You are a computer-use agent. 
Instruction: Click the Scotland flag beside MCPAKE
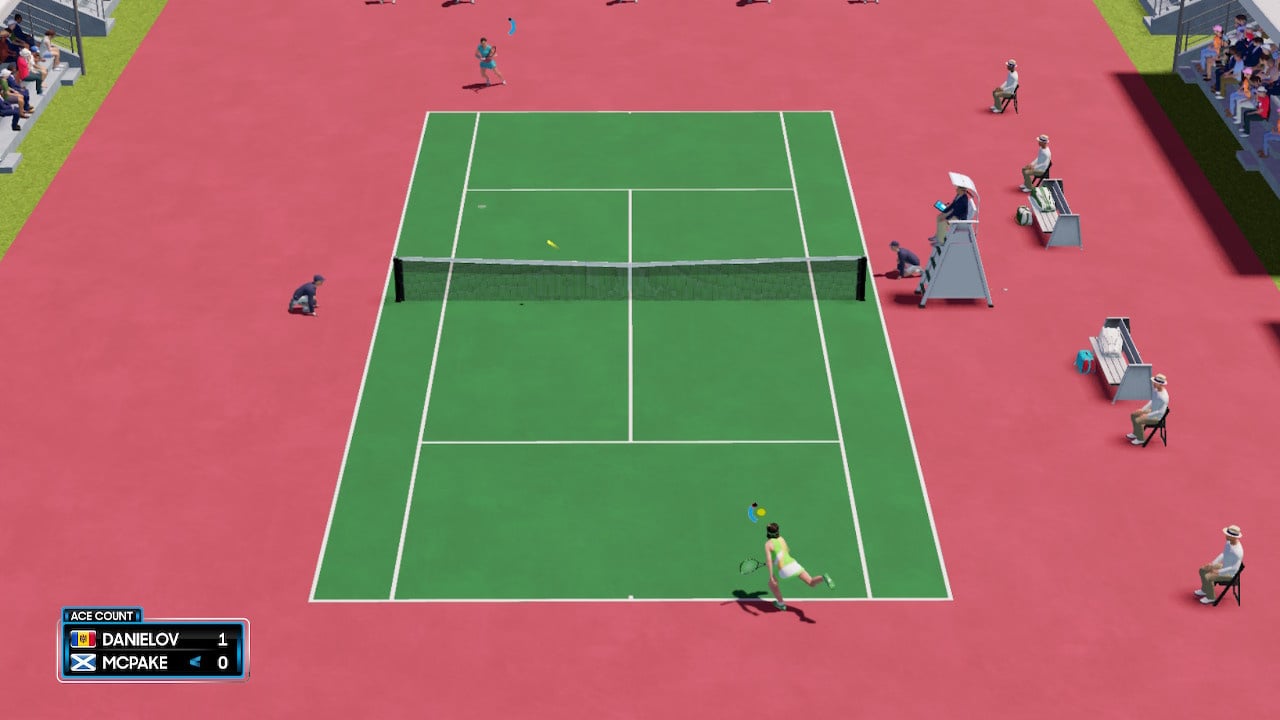(x=83, y=663)
